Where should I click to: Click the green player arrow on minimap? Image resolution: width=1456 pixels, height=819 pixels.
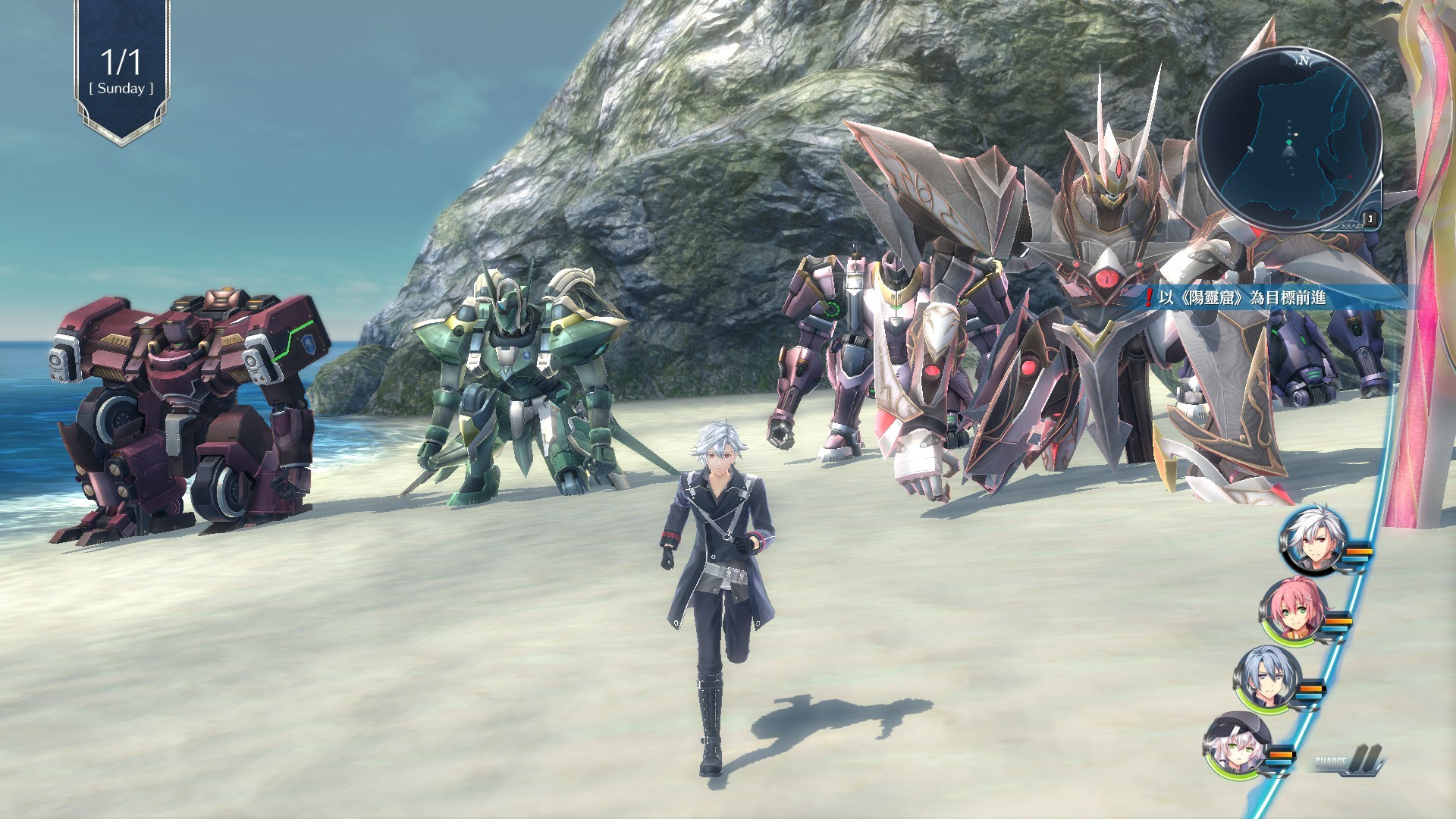coord(1289,142)
